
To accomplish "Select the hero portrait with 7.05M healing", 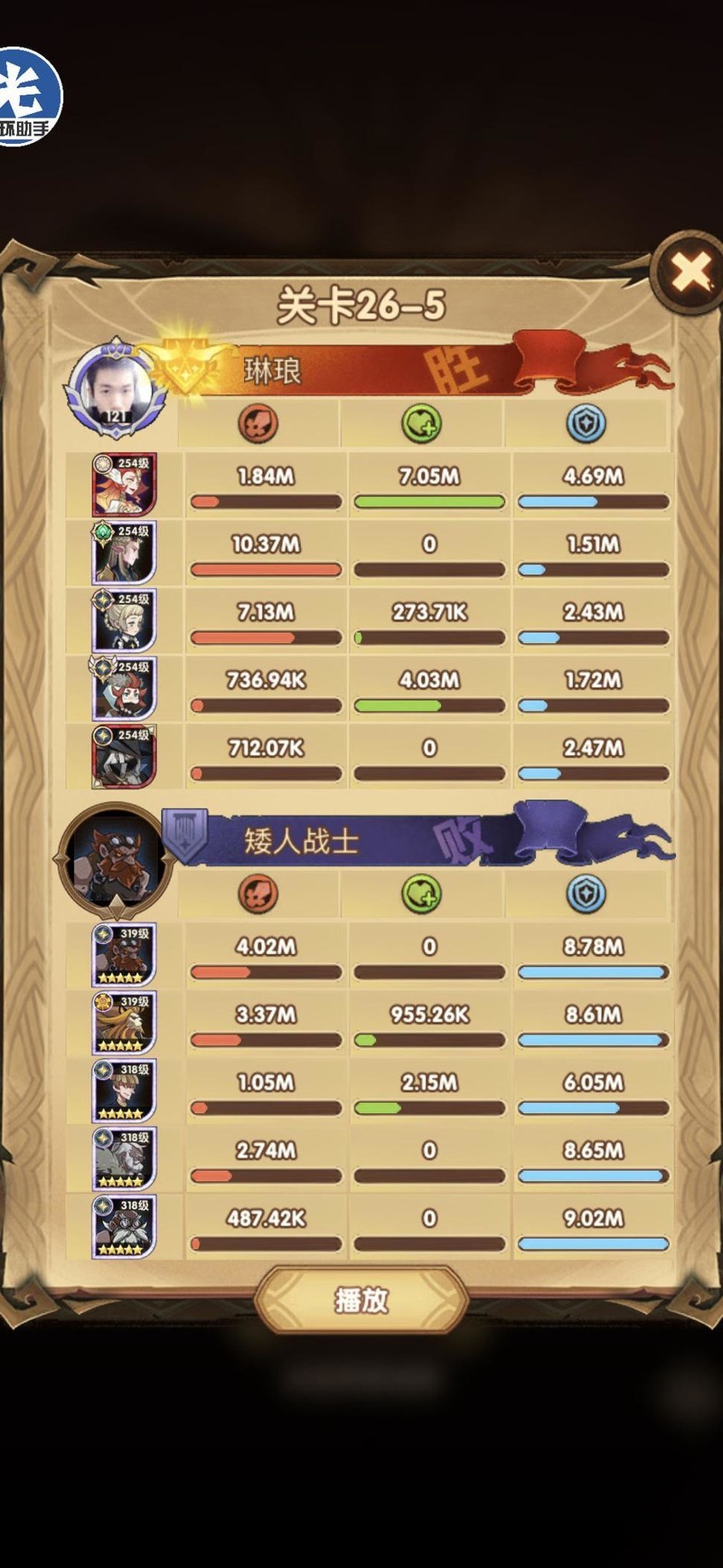I will click(x=125, y=485).
